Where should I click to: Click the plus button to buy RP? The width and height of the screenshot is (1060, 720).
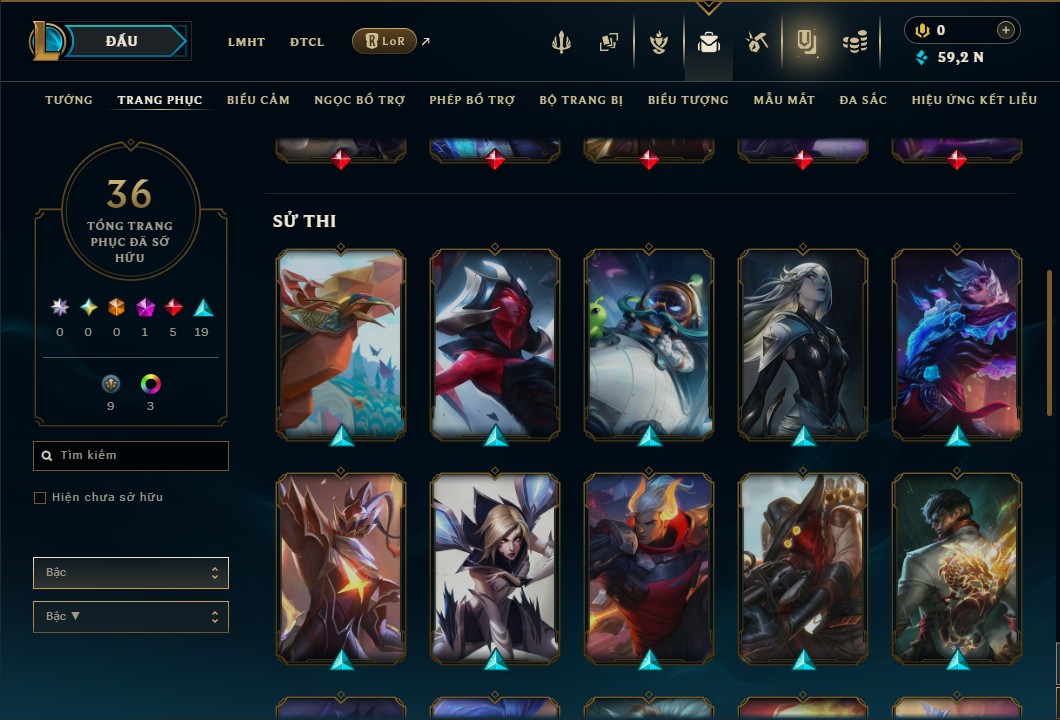[x=1006, y=30]
